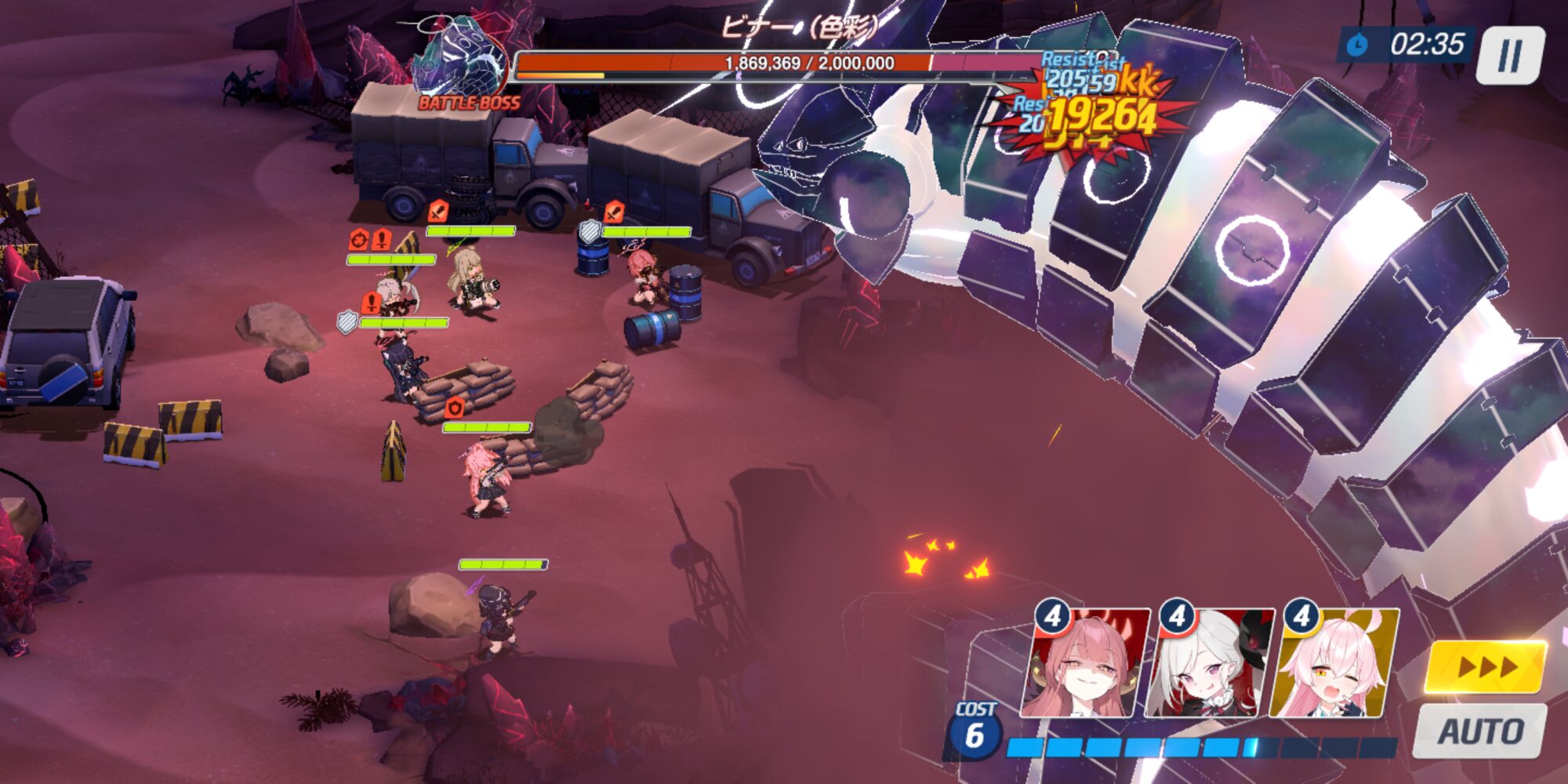Toggle AUTO battle mode

point(1479,731)
